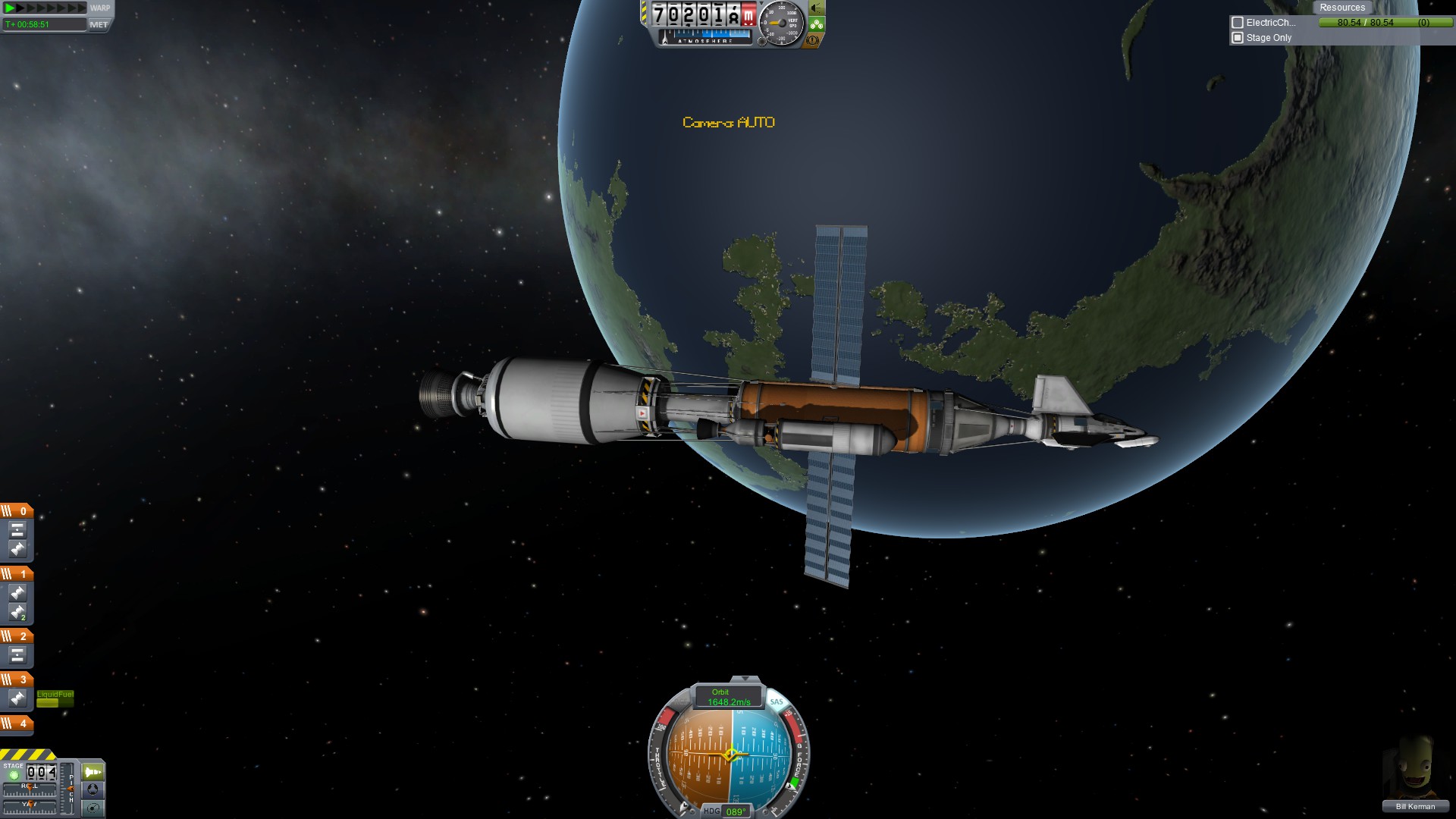Open the Resources panel tab

[1341, 8]
